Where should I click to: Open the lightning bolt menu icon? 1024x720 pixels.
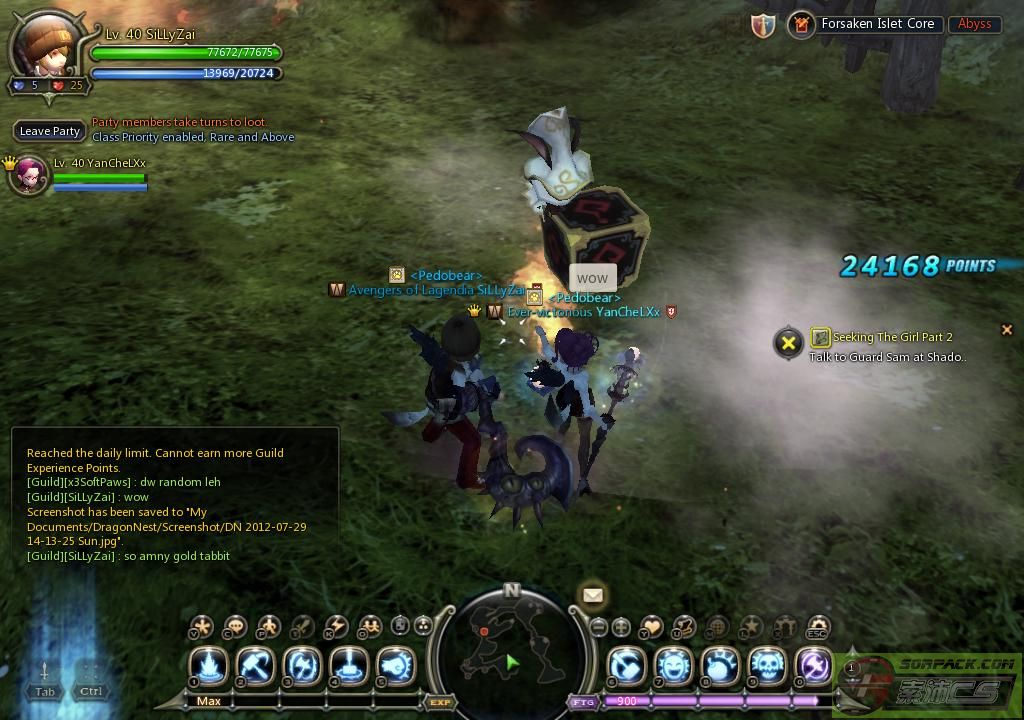click(x=336, y=627)
